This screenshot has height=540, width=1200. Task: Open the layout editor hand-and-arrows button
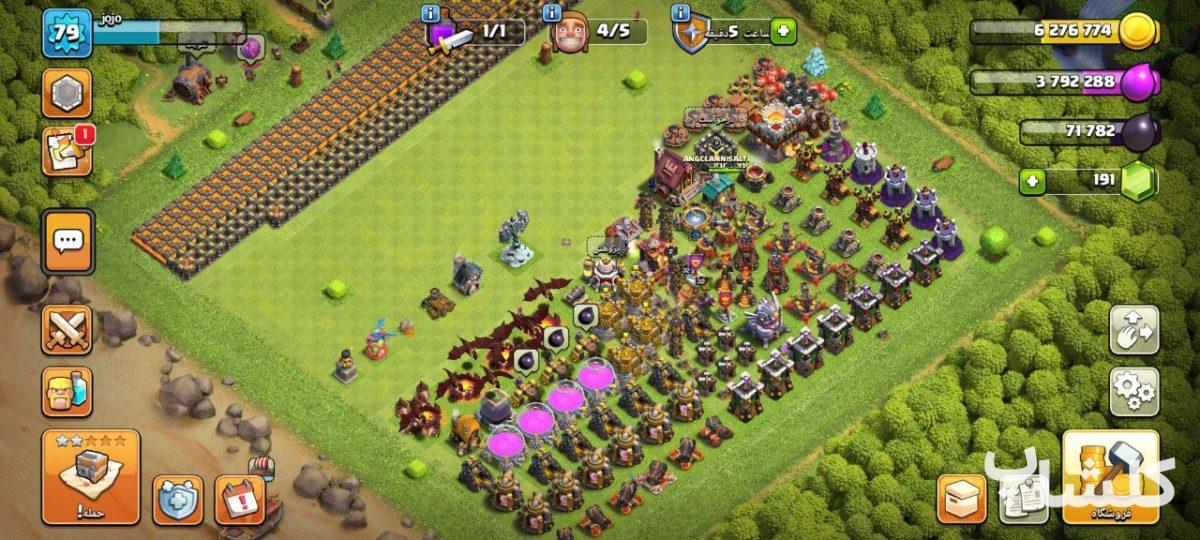[x=1134, y=331]
